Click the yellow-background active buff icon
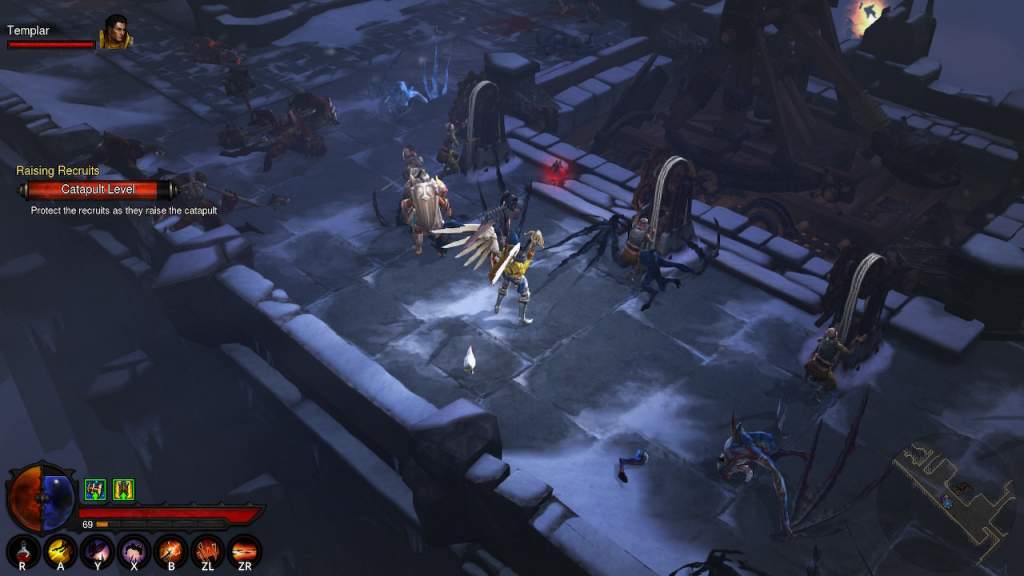 point(123,489)
